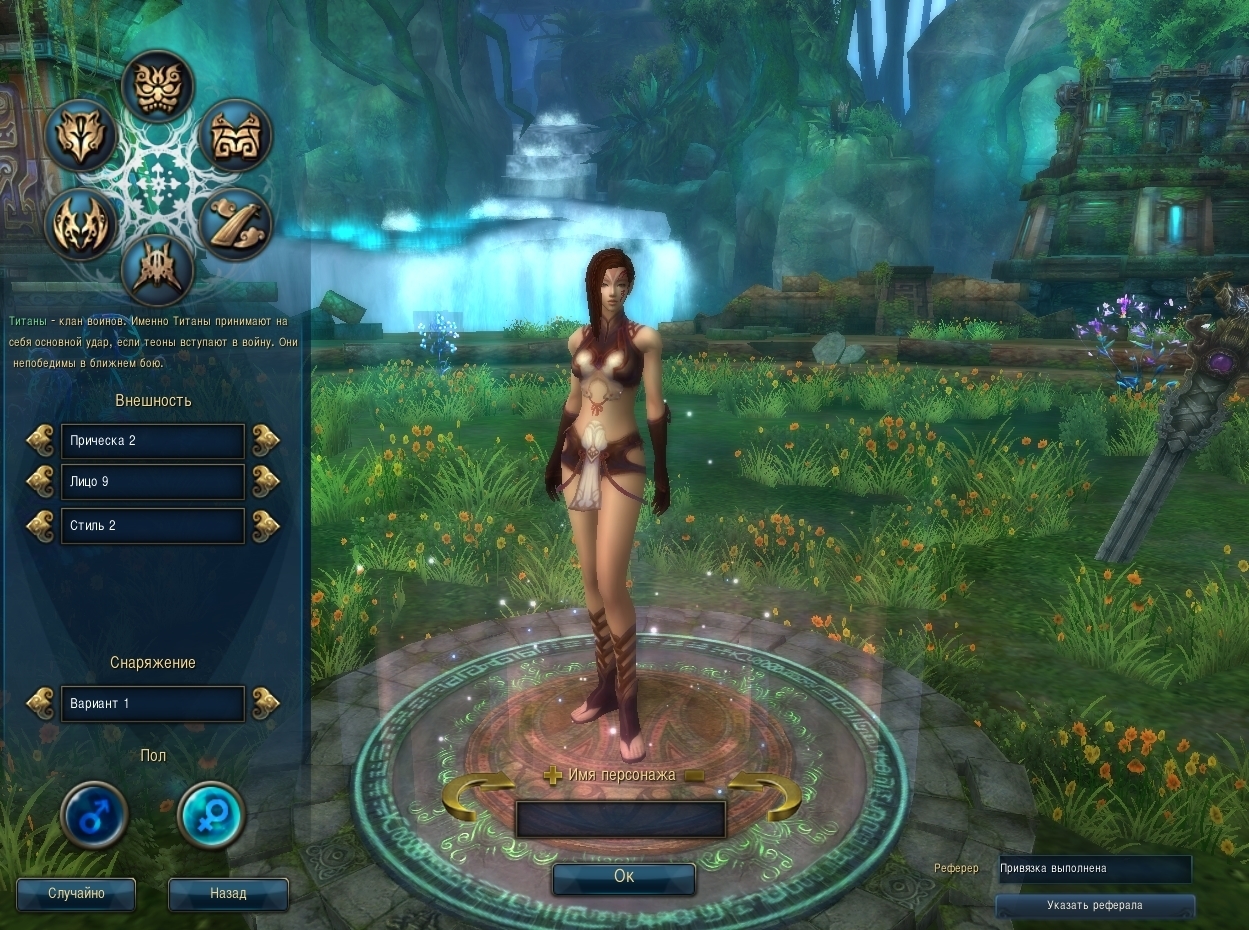The width and height of the screenshot is (1249, 930).
Task: Click the character name input field
Action: tap(620, 819)
